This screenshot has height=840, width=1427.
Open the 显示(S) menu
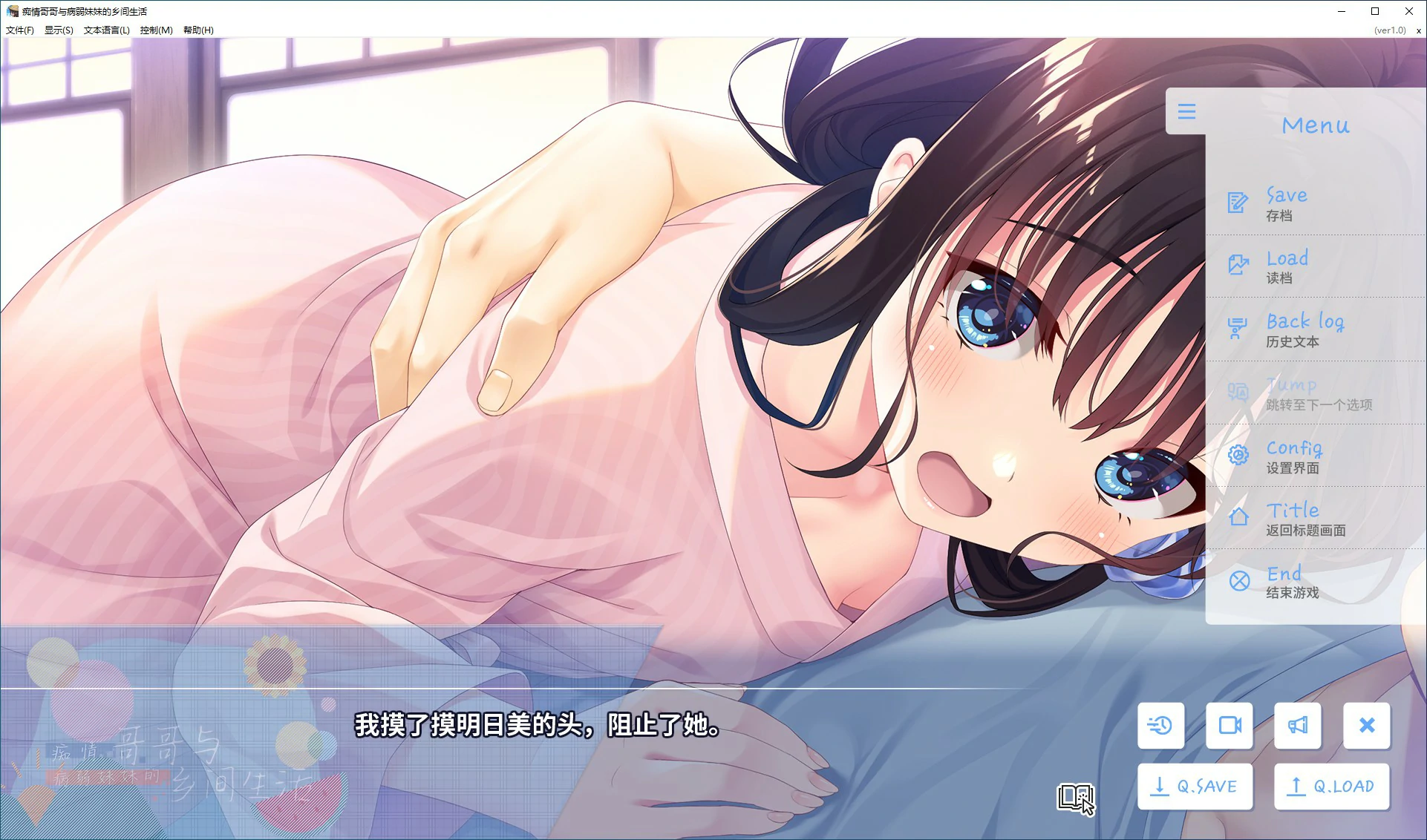tap(57, 30)
